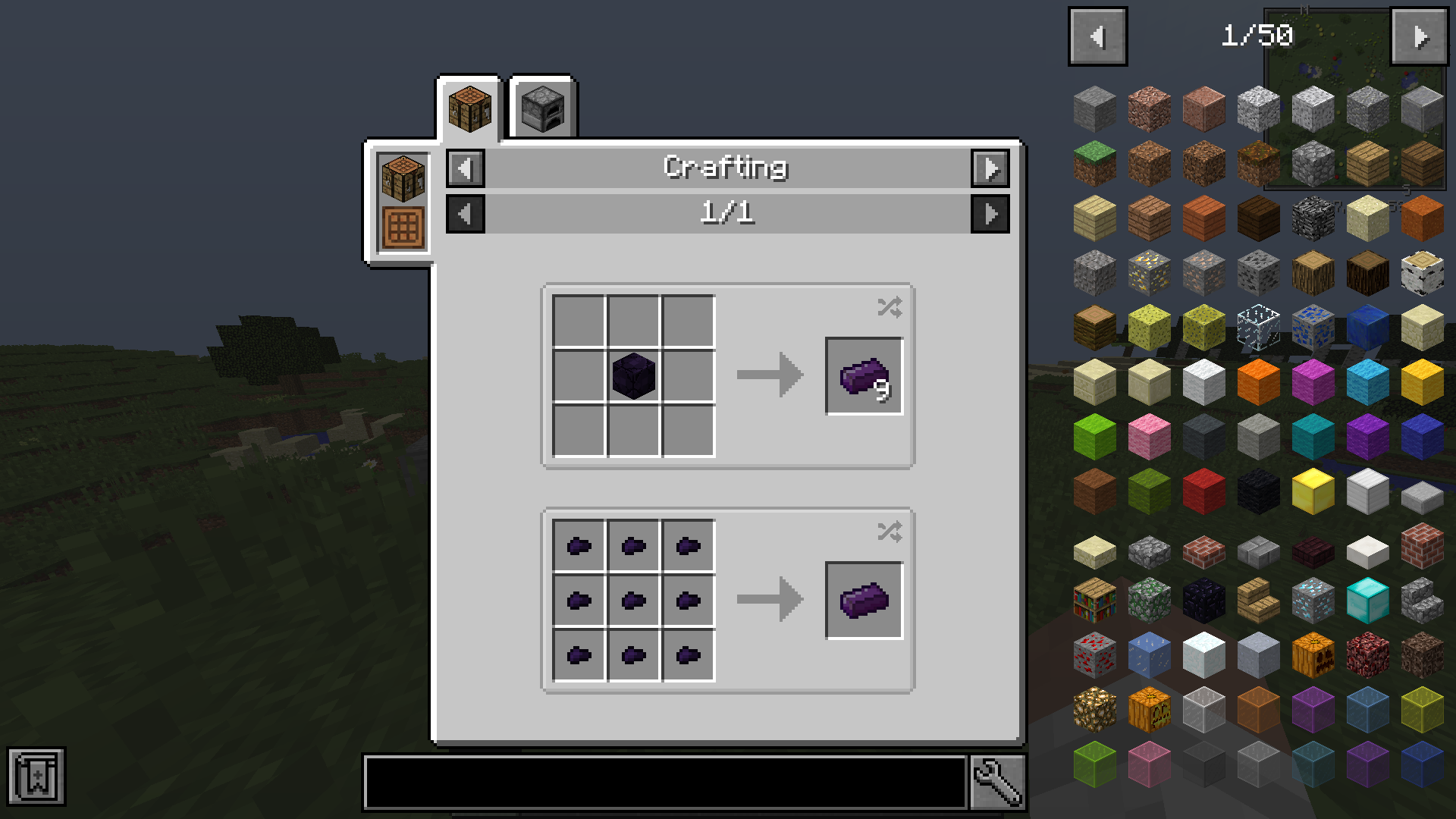
Task: Click the right arrow beside the Crafting title
Action: (x=991, y=168)
